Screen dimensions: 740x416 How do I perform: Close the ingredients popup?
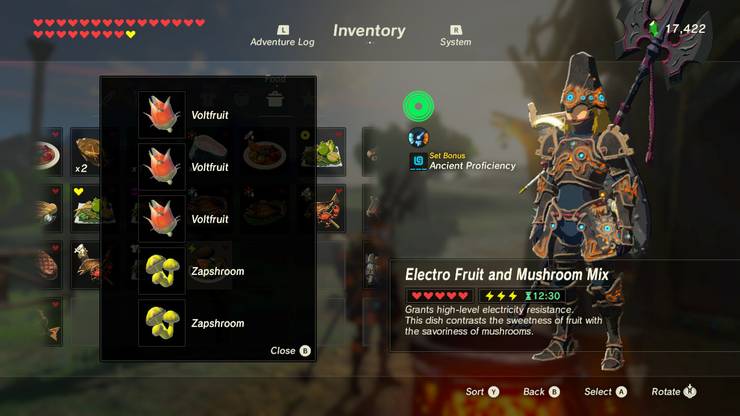tap(291, 351)
